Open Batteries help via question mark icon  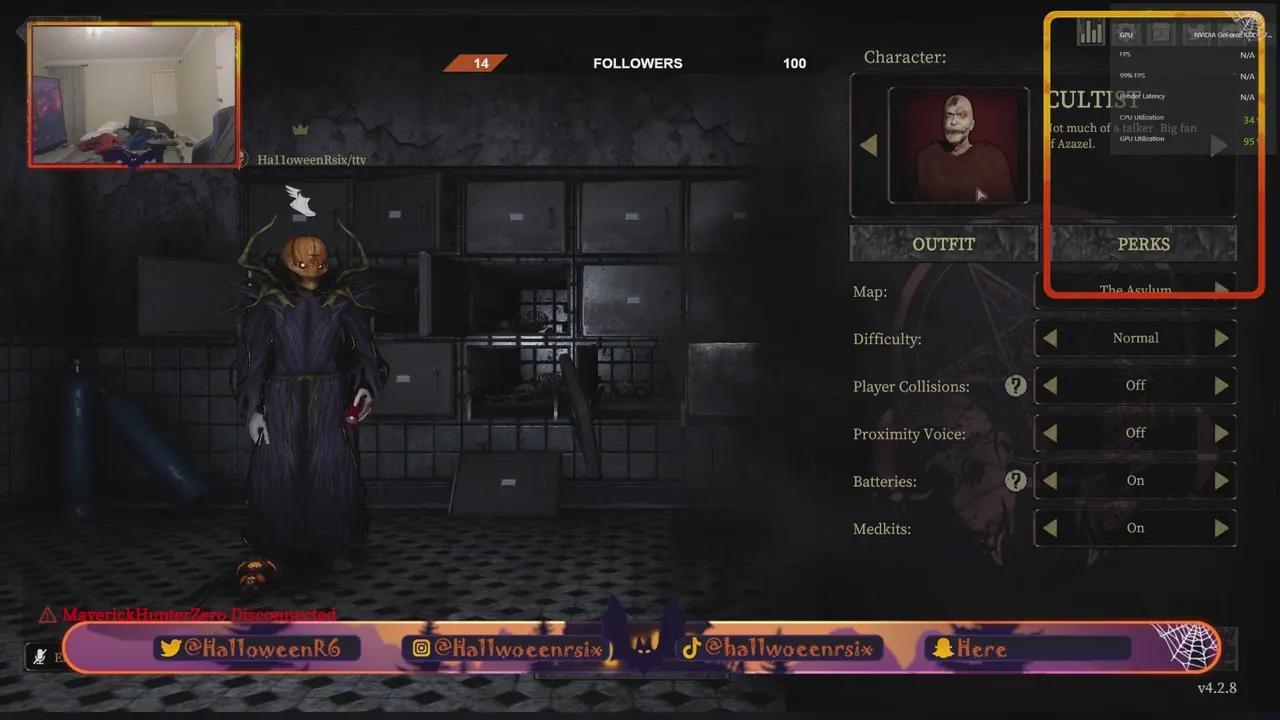pyautogui.click(x=1015, y=481)
